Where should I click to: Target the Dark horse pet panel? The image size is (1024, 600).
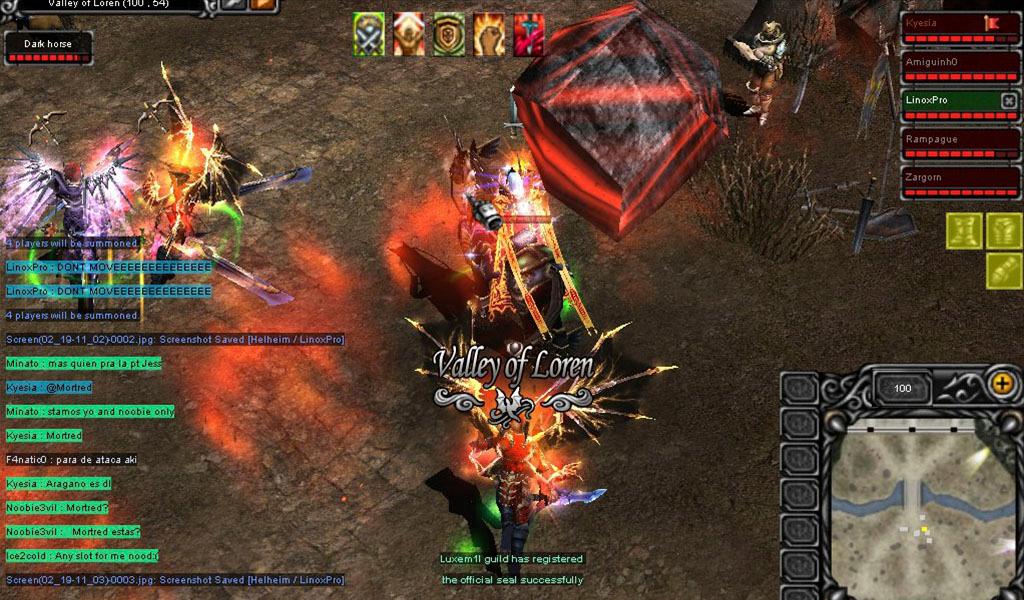pyautogui.click(x=48, y=48)
